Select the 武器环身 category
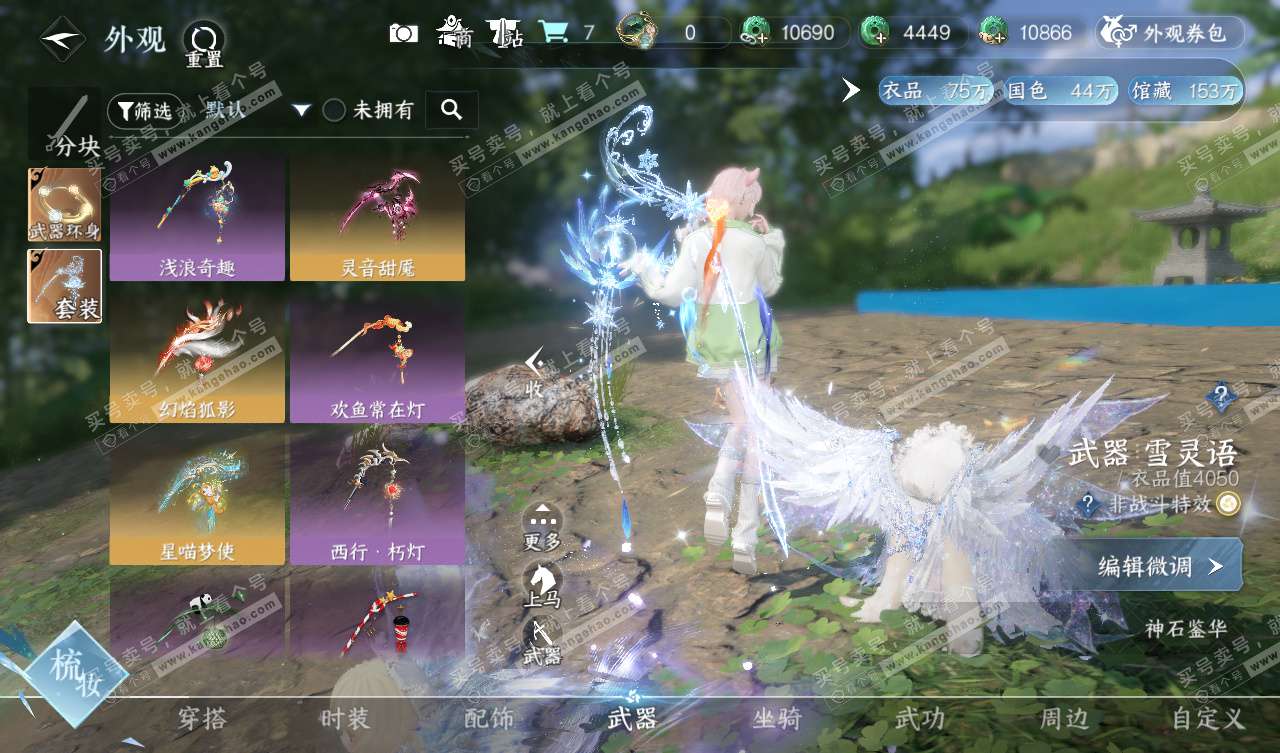1280x753 pixels. point(65,205)
